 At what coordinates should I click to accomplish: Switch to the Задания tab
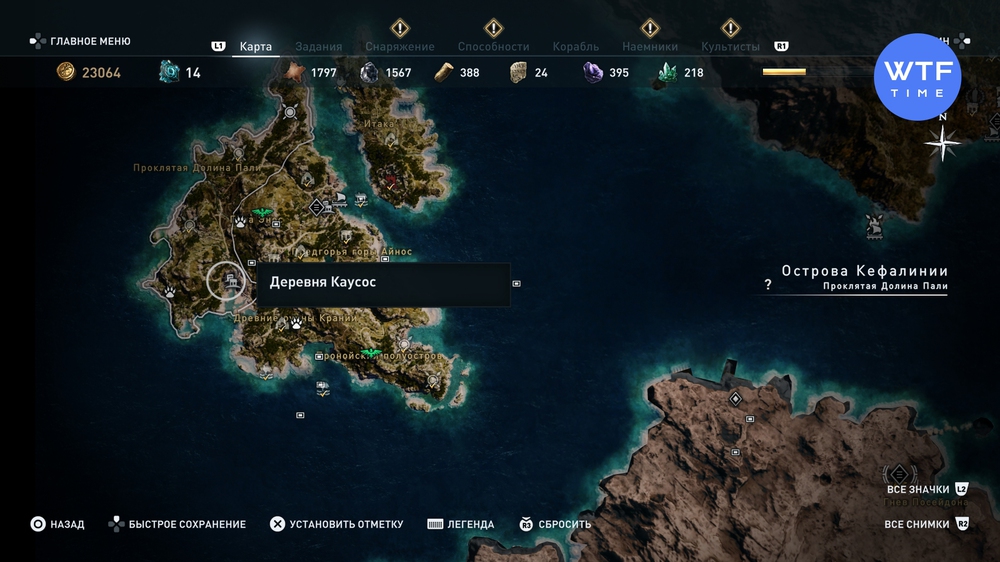[x=319, y=47]
